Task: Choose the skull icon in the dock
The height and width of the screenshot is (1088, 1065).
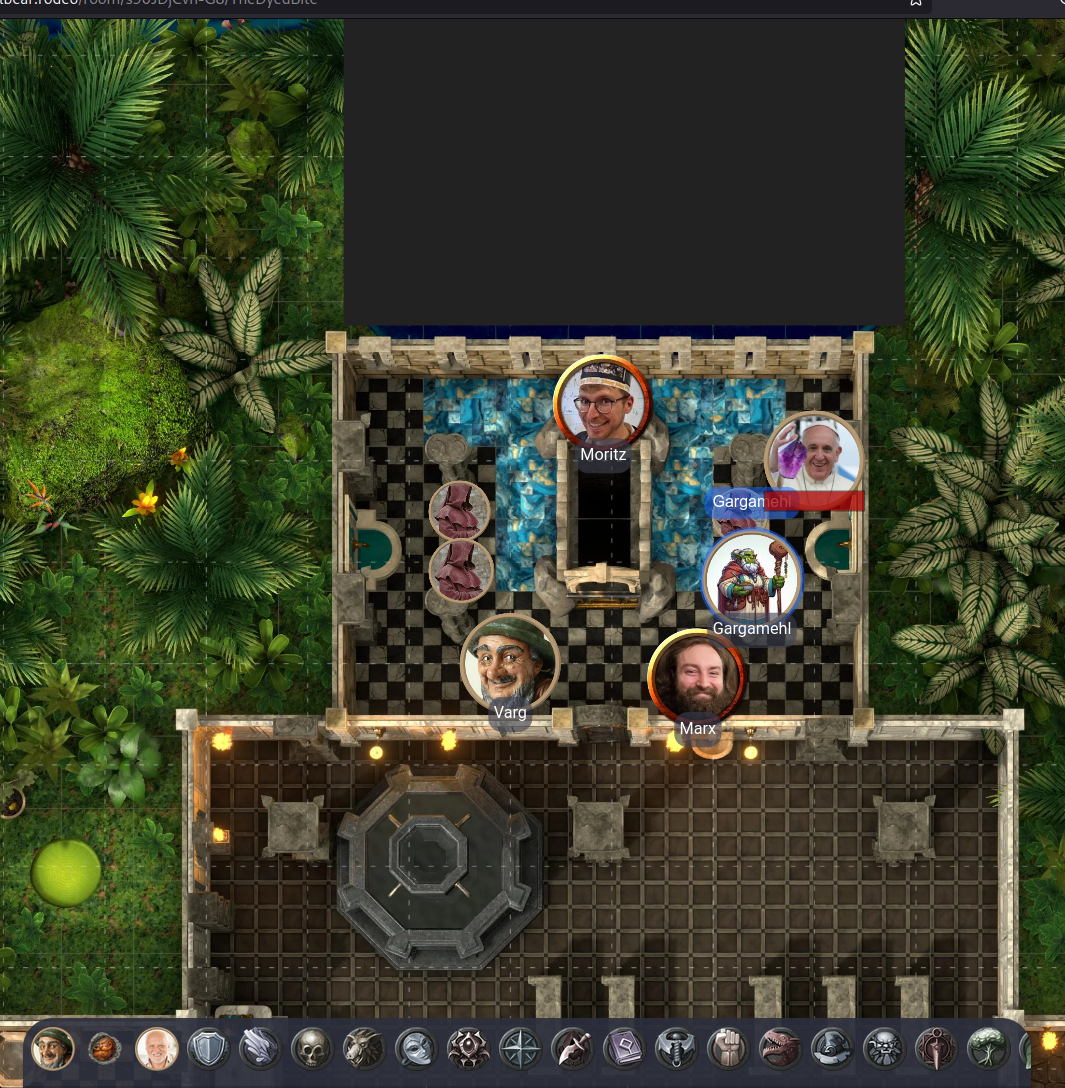Action: 311,1049
